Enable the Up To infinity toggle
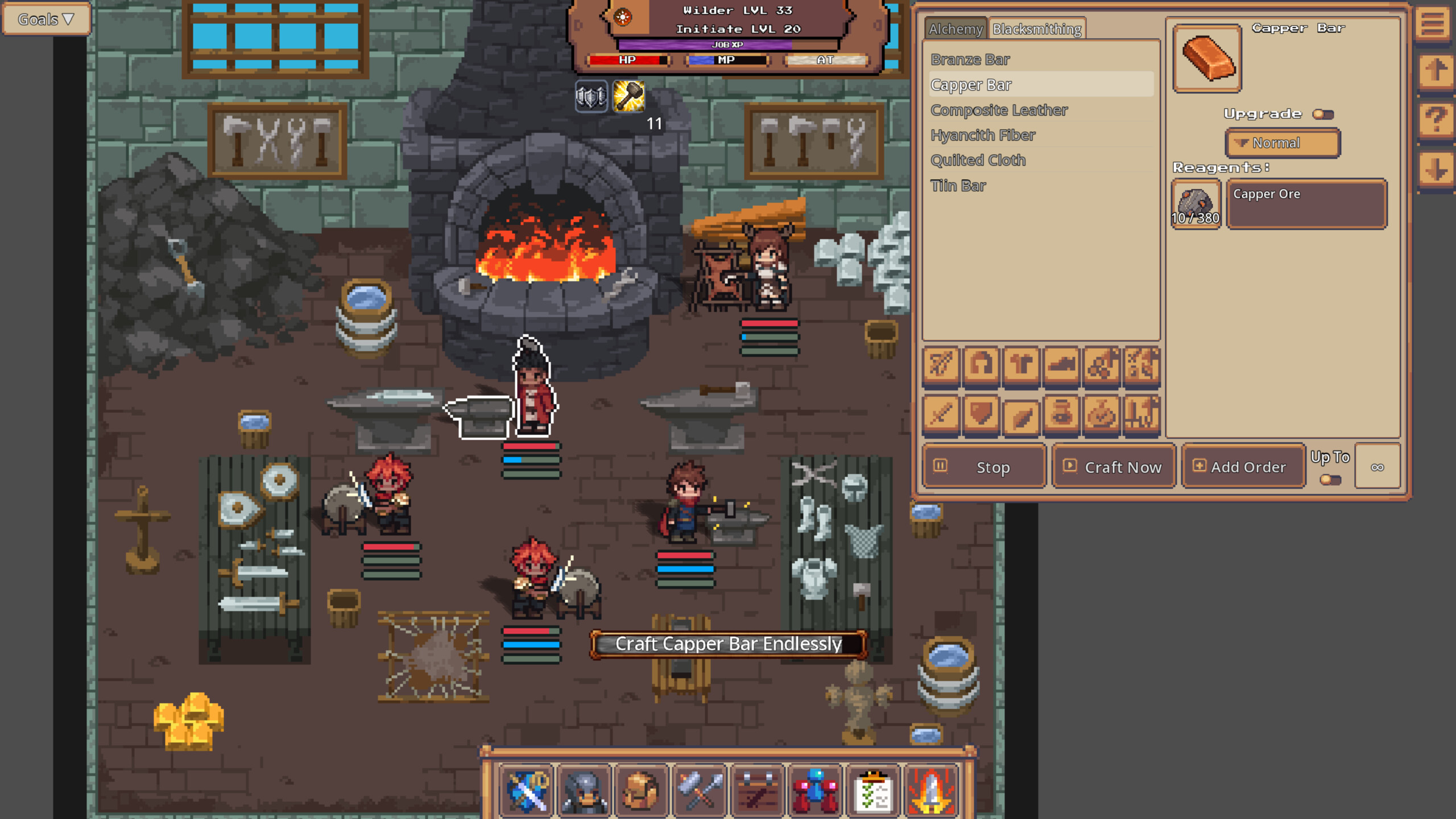The width and height of the screenshot is (1456, 819). pyautogui.click(x=1331, y=479)
